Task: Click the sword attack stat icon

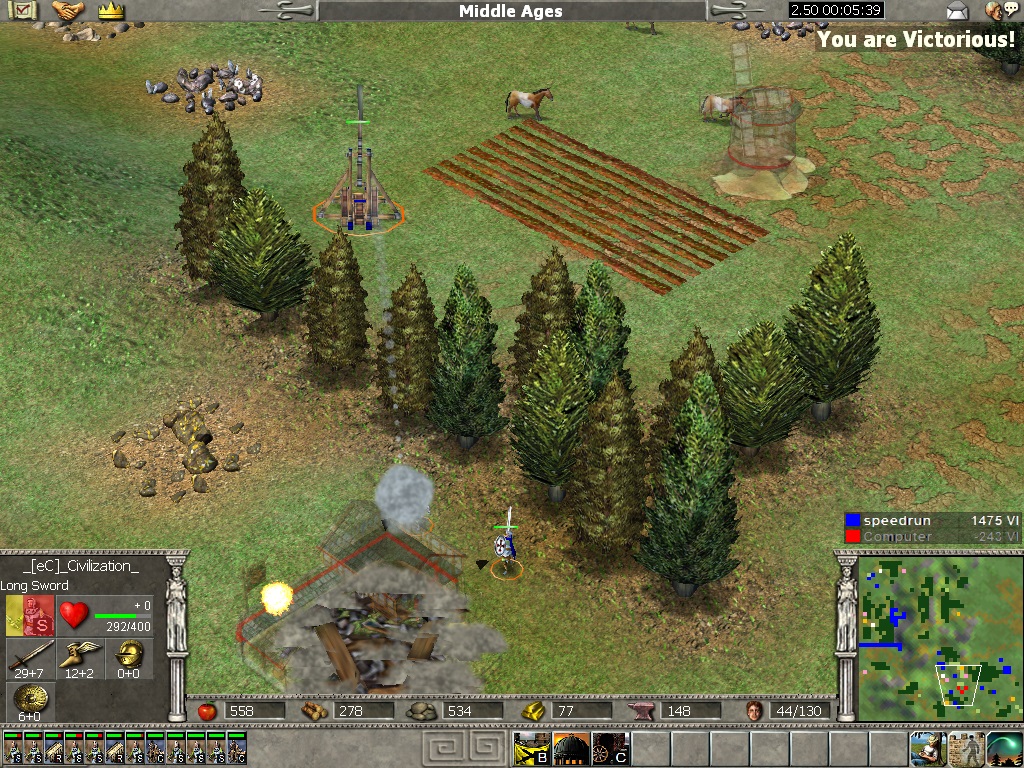Action: (x=30, y=656)
